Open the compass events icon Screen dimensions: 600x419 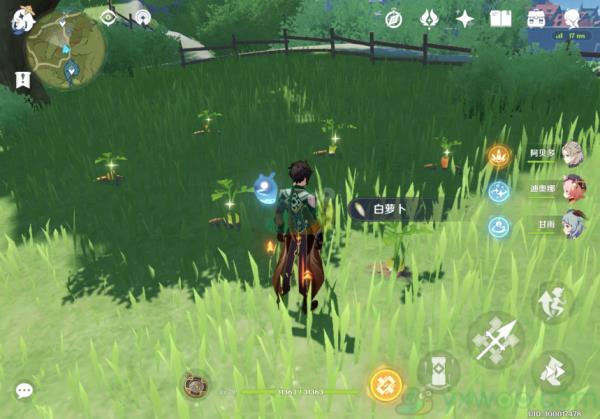tap(393, 18)
